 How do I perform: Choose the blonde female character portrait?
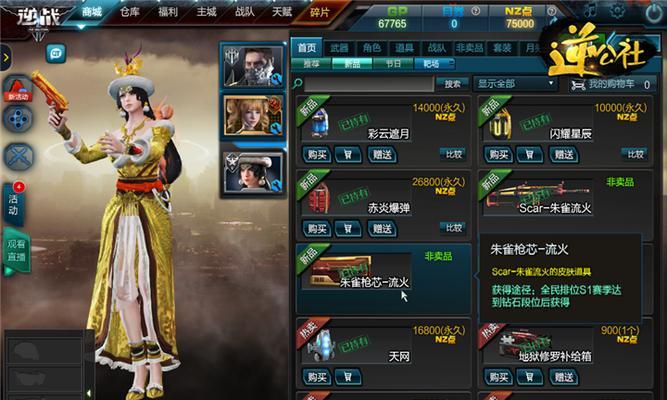point(253,118)
